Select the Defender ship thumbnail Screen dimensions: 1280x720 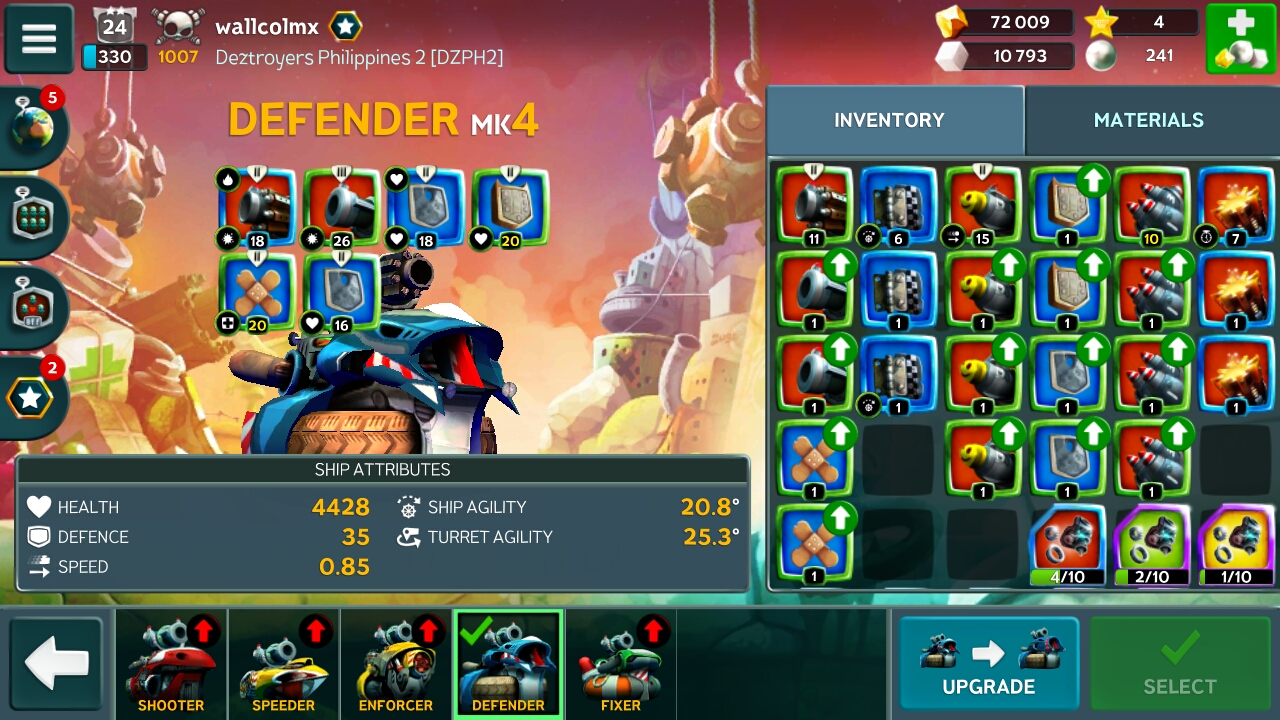pos(508,664)
